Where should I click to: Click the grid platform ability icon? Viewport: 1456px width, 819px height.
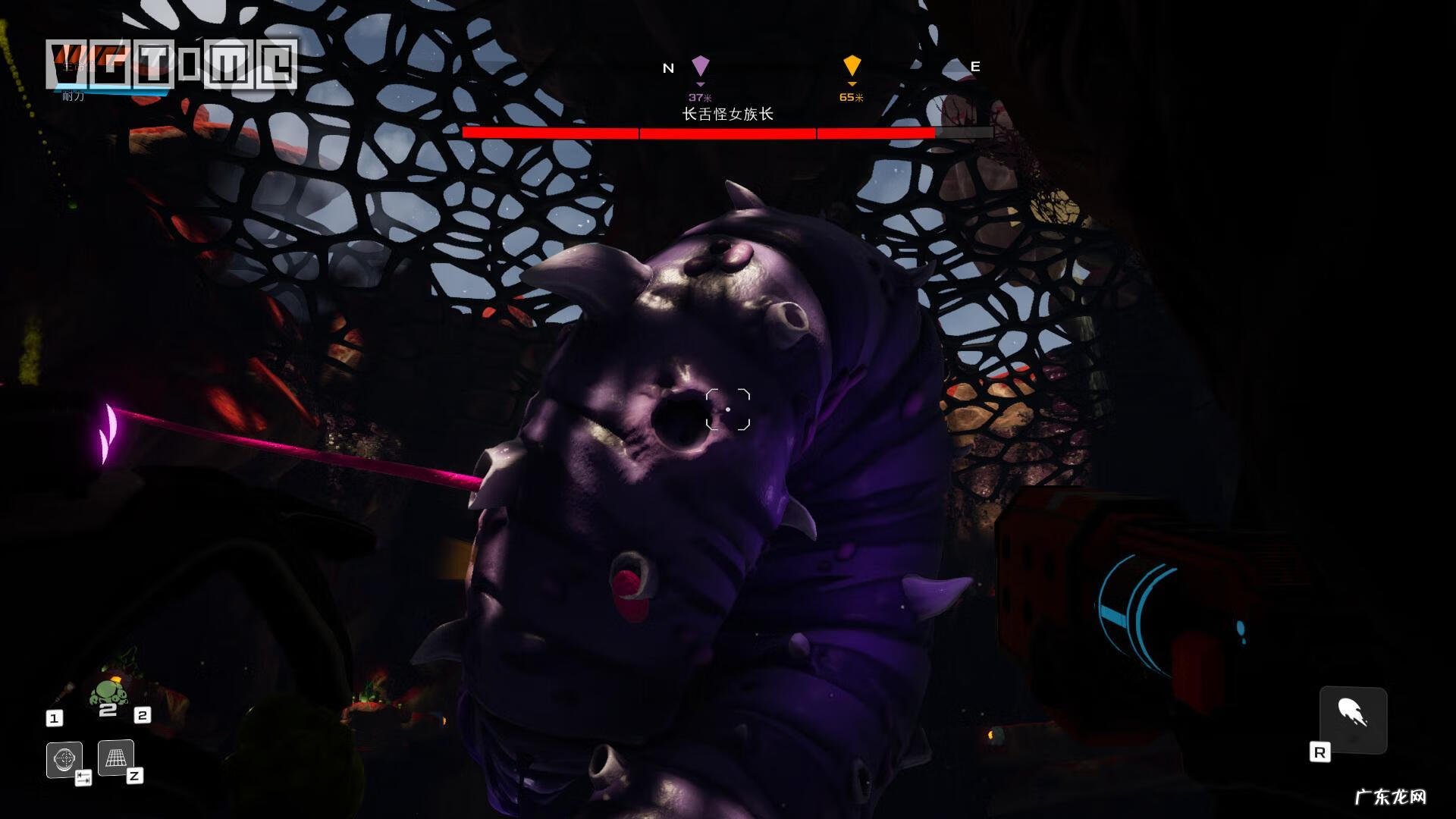tap(116, 758)
